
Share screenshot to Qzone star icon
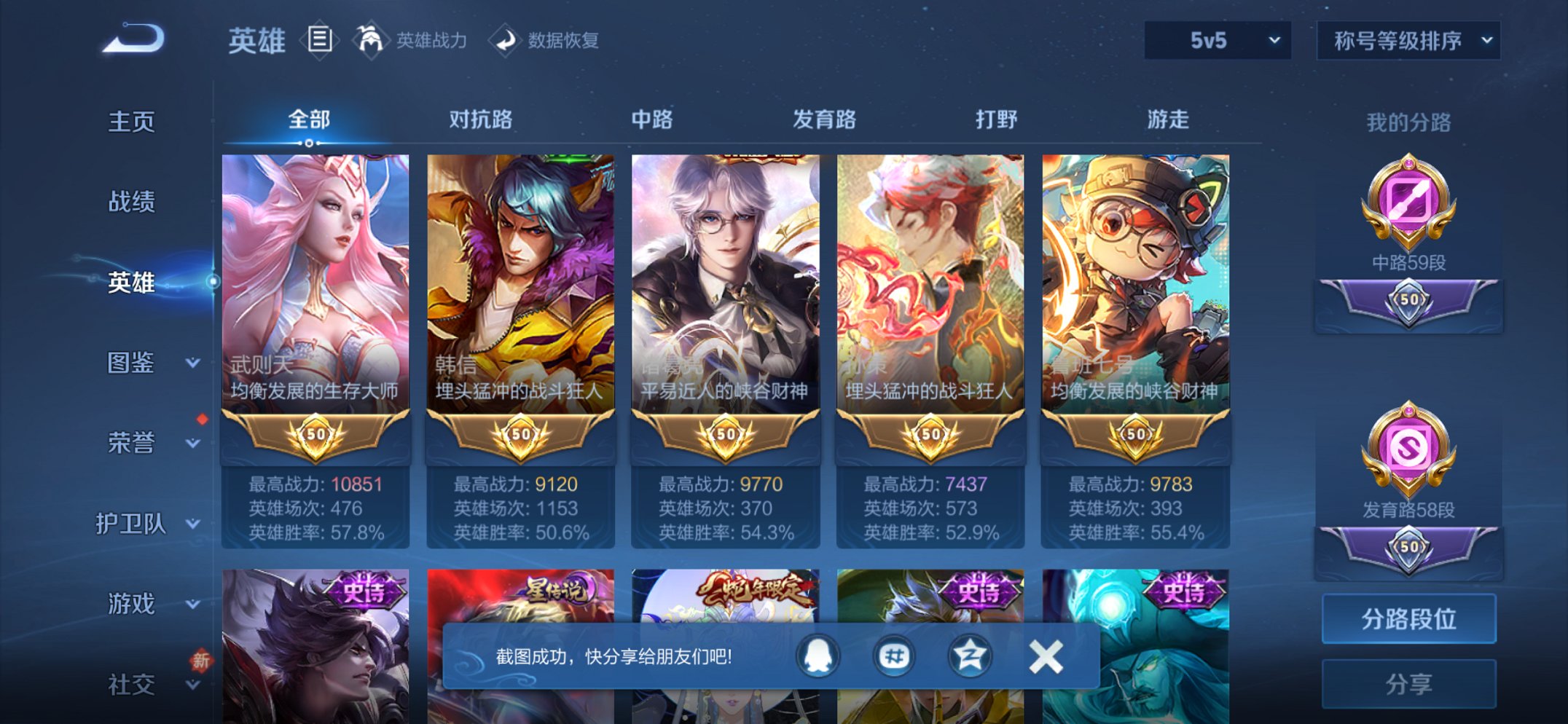pyautogui.click(x=971, y=655)
